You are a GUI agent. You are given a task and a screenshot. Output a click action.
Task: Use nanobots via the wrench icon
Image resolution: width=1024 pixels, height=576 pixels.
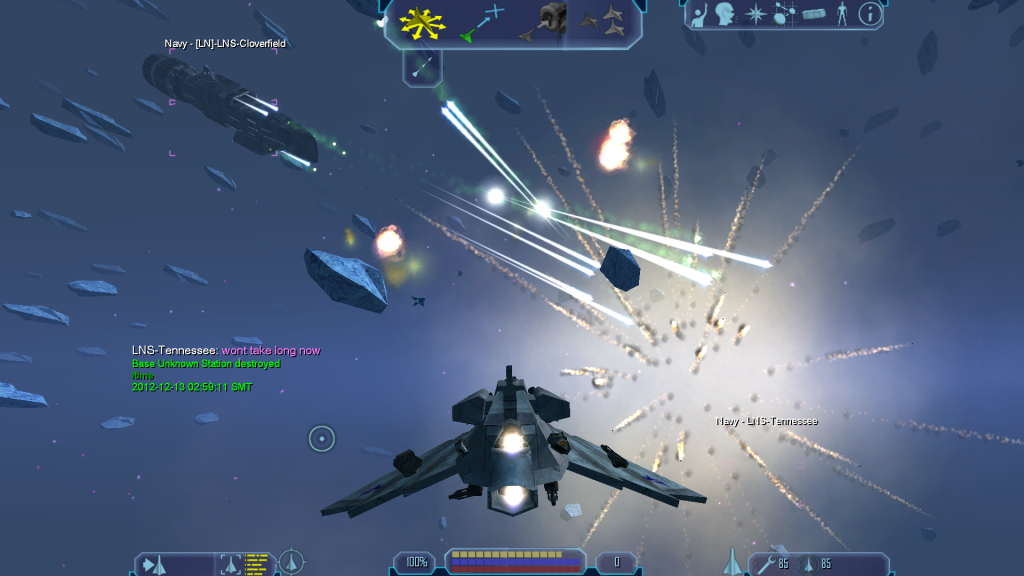click(x=766, y=564)
